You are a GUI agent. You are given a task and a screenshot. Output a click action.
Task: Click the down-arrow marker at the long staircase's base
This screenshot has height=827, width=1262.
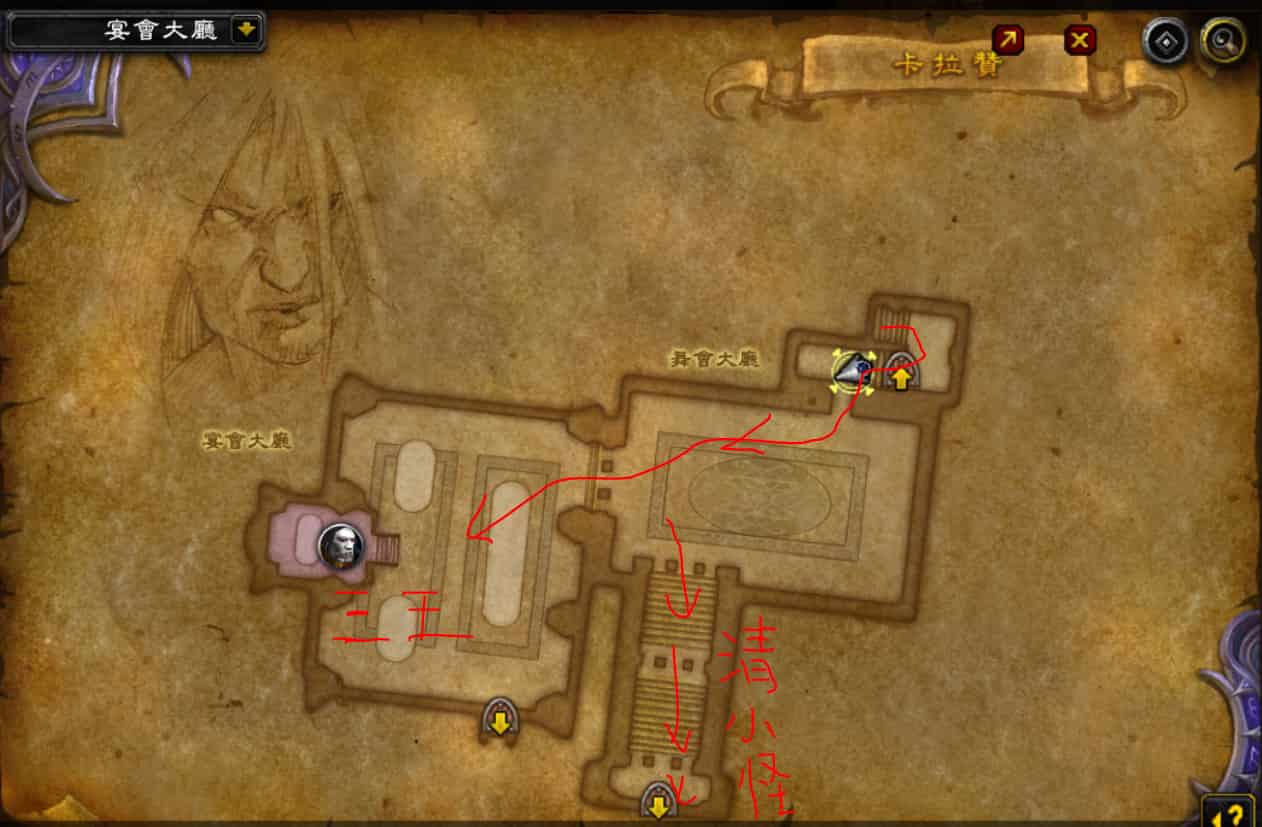click(x=657, y=801)
